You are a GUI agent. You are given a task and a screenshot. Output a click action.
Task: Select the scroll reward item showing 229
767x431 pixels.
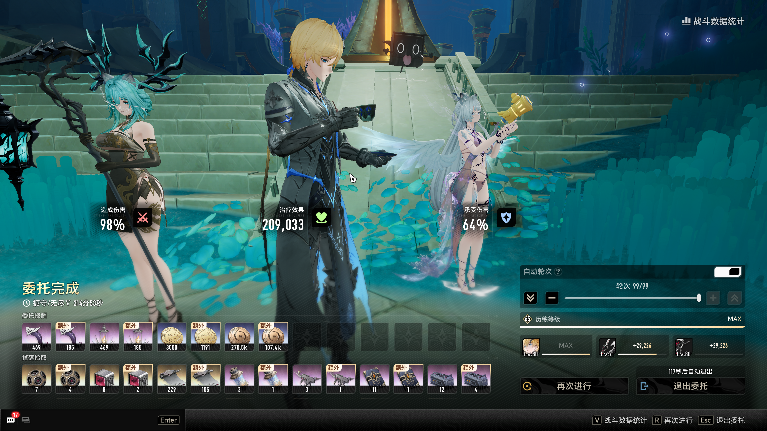click(x=172, y=376)
